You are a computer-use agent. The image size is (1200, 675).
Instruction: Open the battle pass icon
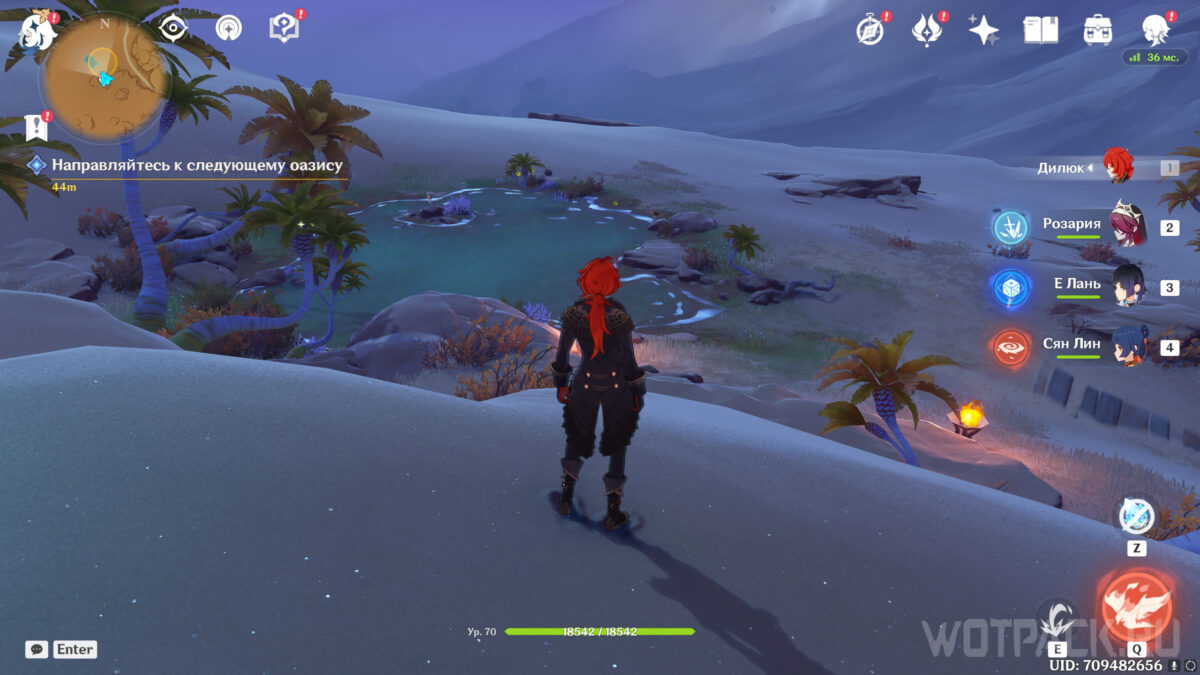coord(927,30)
